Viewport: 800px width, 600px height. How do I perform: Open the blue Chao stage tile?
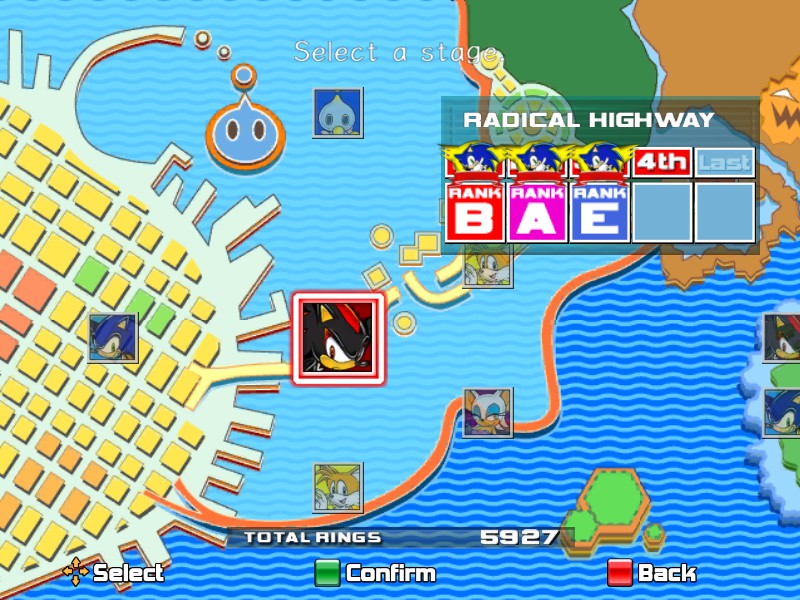[x=337, y=112]
